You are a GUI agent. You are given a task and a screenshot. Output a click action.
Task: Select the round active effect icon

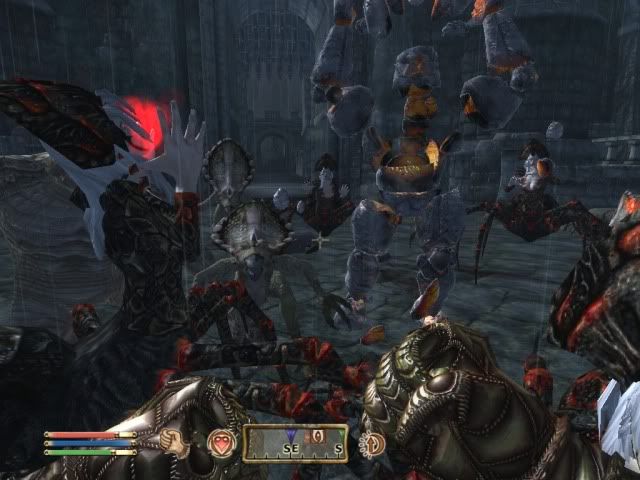[x=374, y=443]
